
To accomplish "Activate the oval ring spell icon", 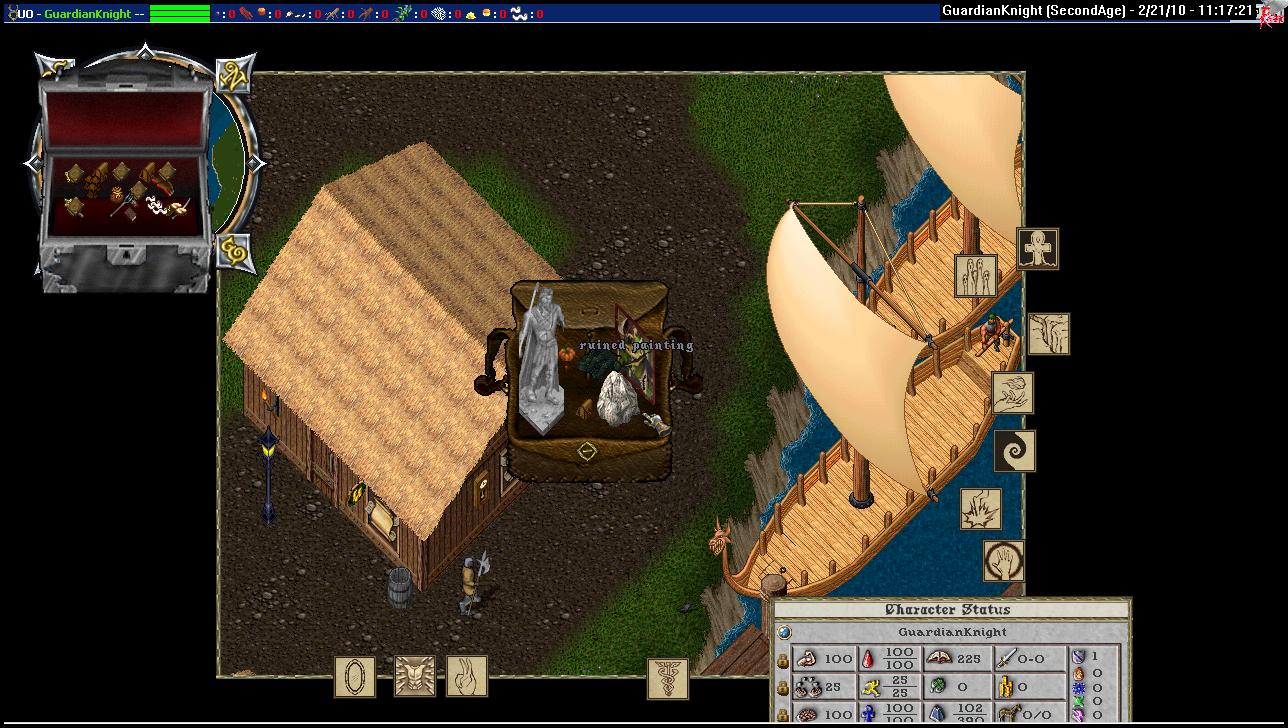I will pos(354,677).
